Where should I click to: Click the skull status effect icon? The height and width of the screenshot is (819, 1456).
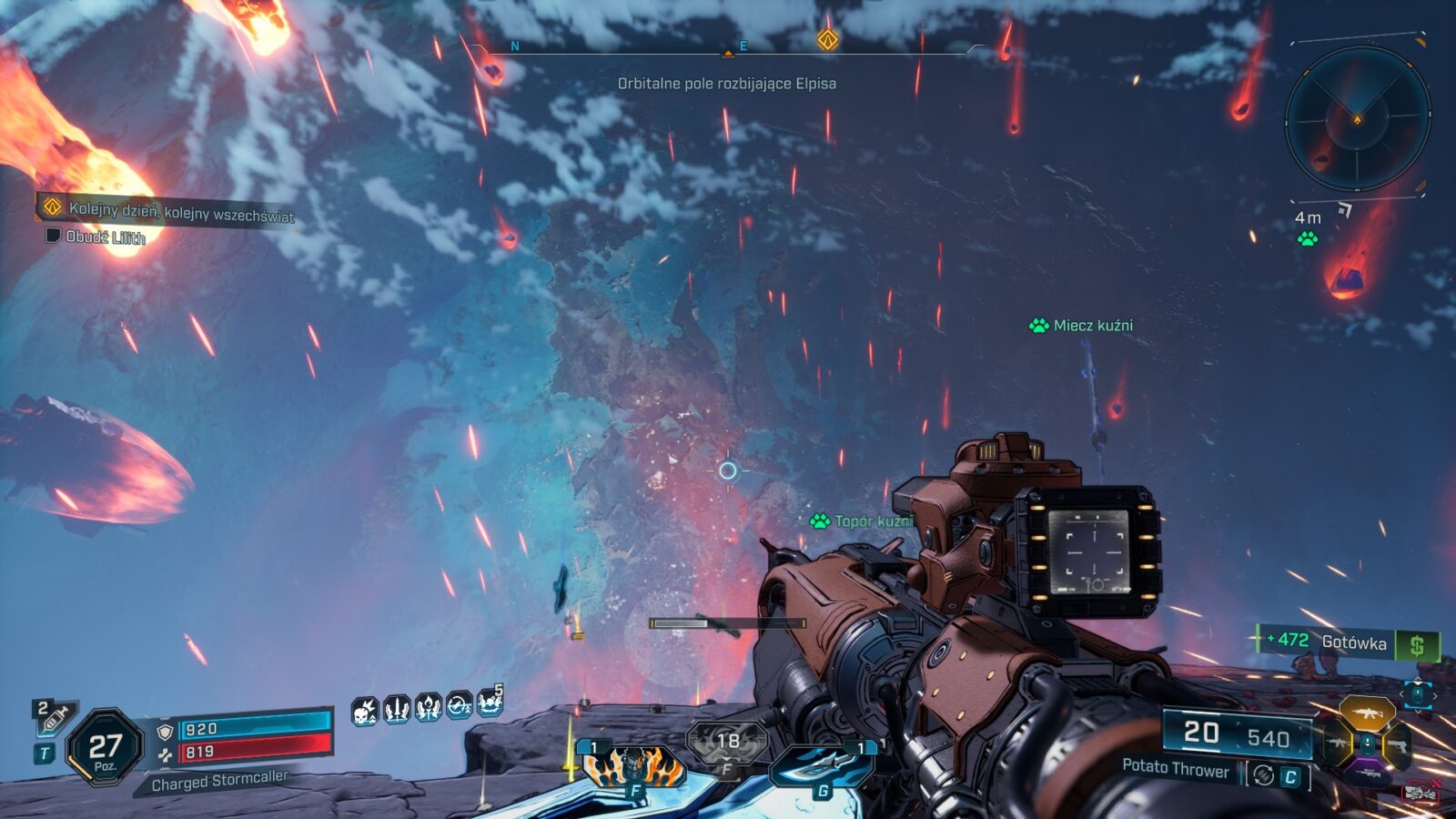[365, 710]
